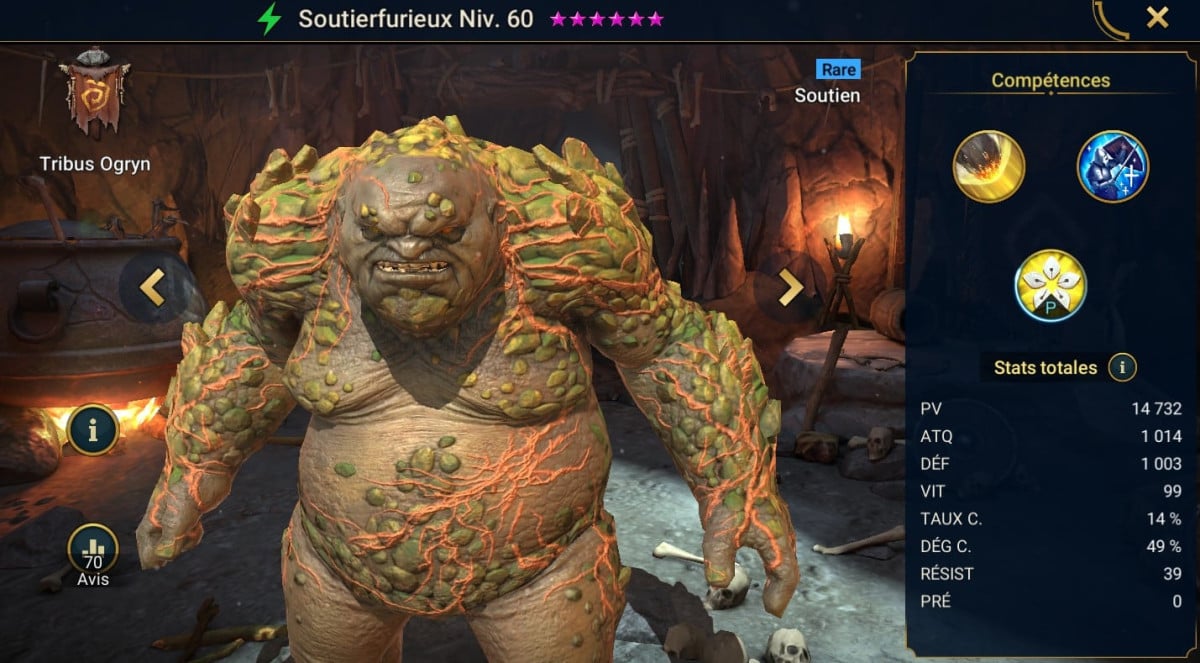Inspect the blue support skill icon
The height and width of the screenshot is (663, 1200).
click(x=1112, y=167)
